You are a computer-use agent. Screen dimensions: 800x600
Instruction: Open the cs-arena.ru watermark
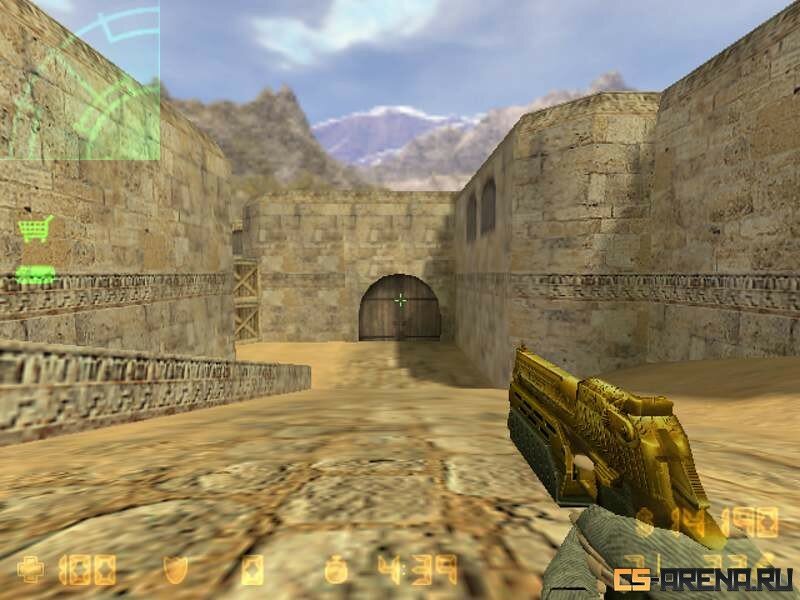tap(704, 579)
